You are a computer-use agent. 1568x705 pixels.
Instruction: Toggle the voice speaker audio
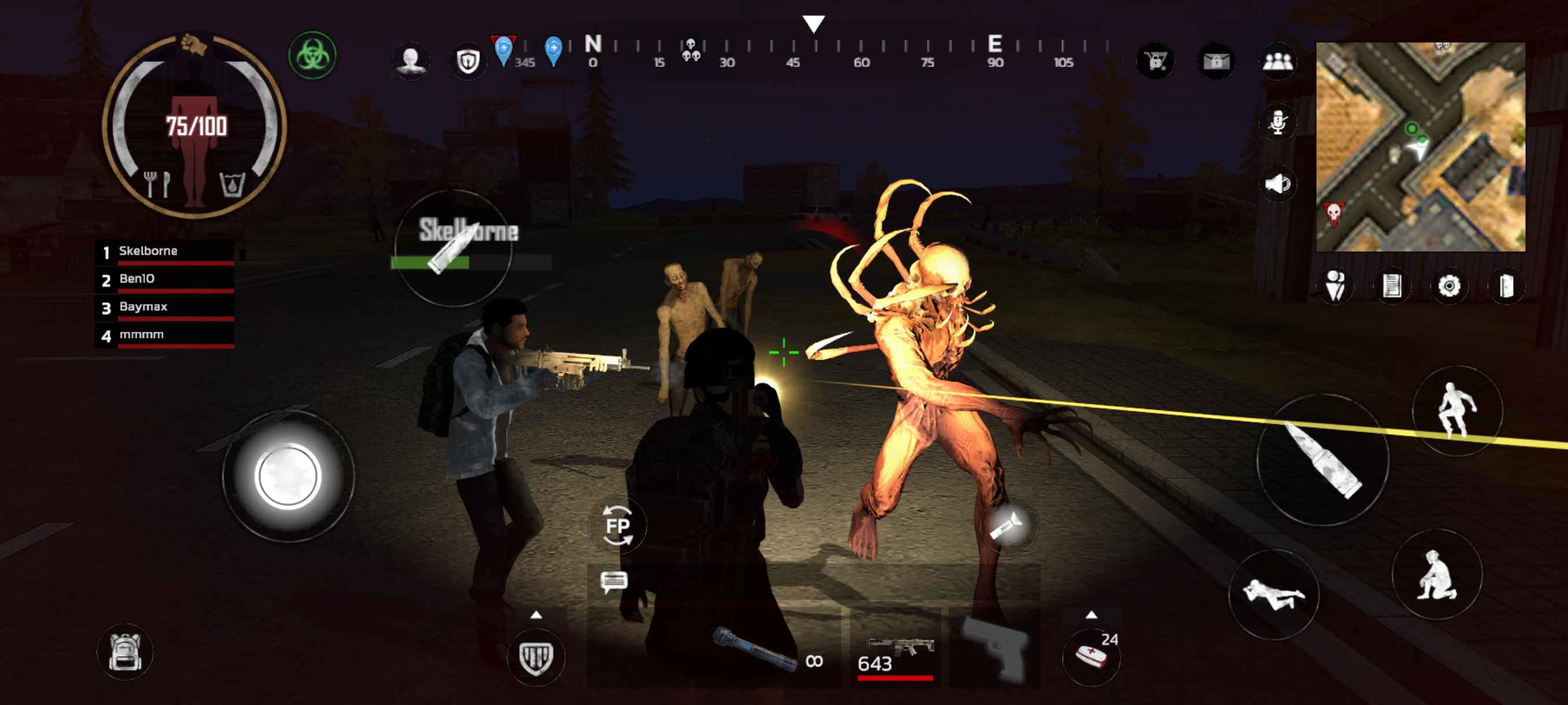(1279, 184)
